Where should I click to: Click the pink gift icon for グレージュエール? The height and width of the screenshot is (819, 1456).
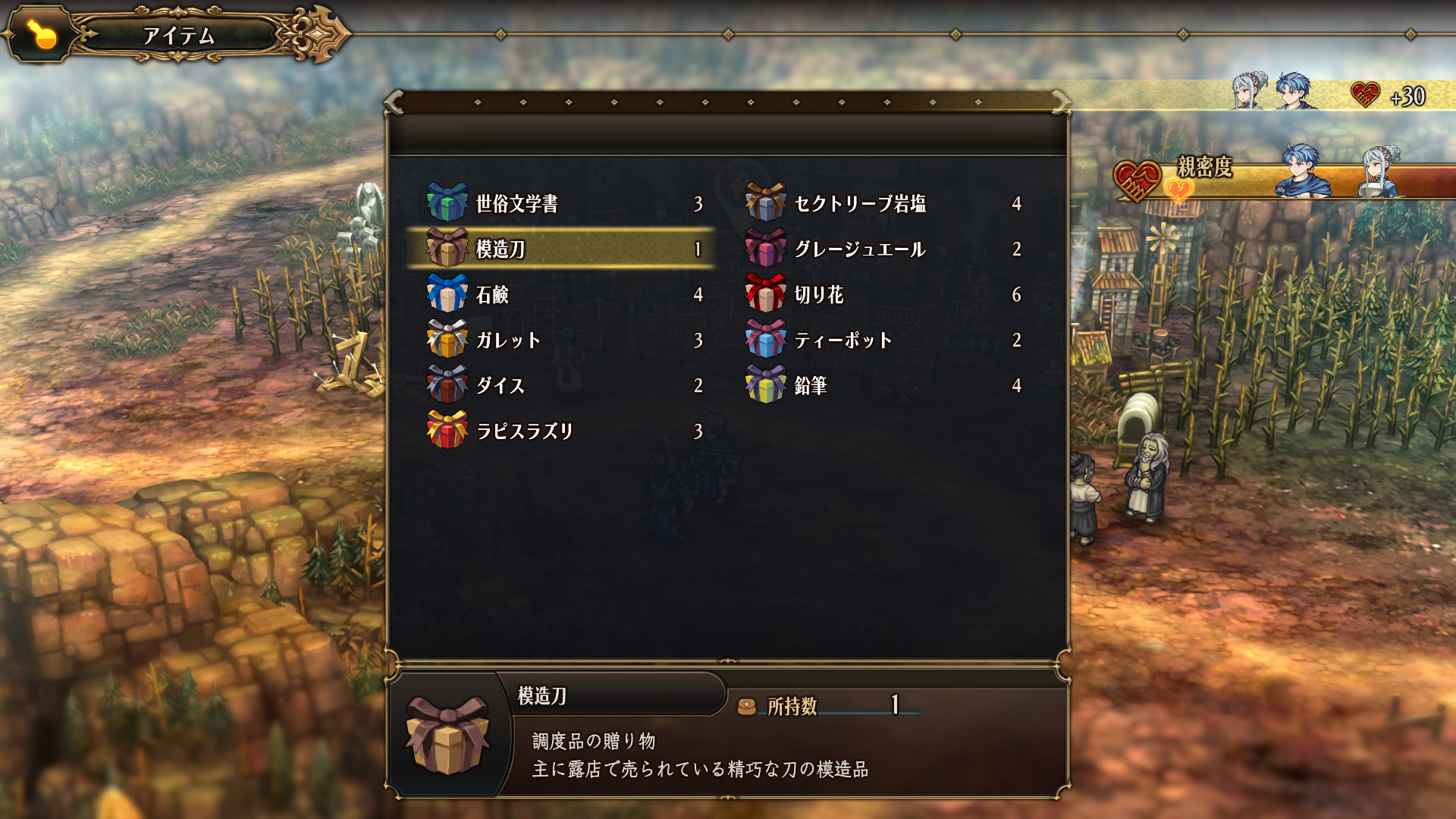pyautogui.click(x=766, y=249)
